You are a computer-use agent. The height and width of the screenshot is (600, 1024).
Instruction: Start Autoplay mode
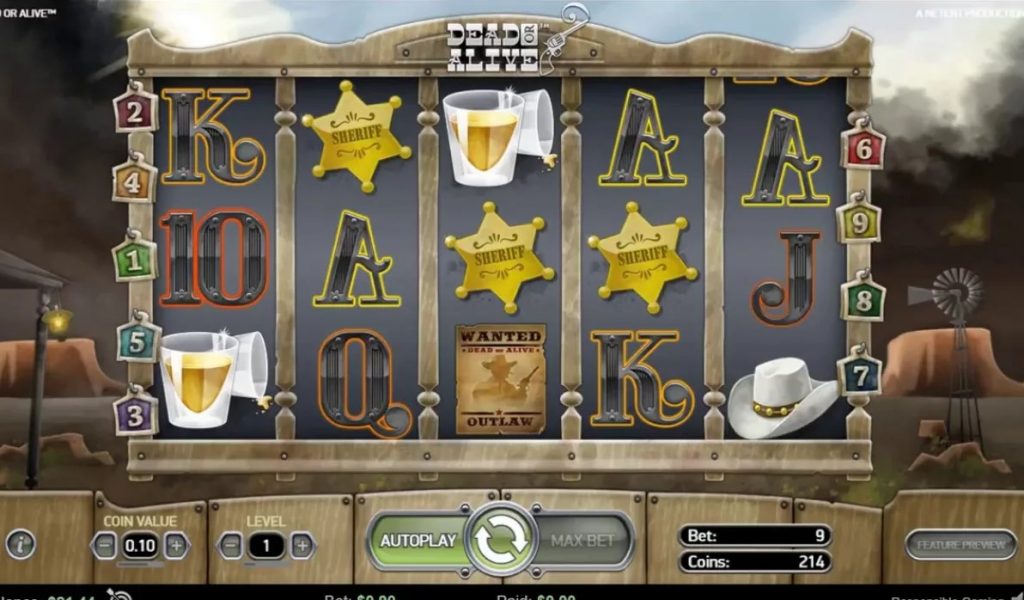[417, 540]
